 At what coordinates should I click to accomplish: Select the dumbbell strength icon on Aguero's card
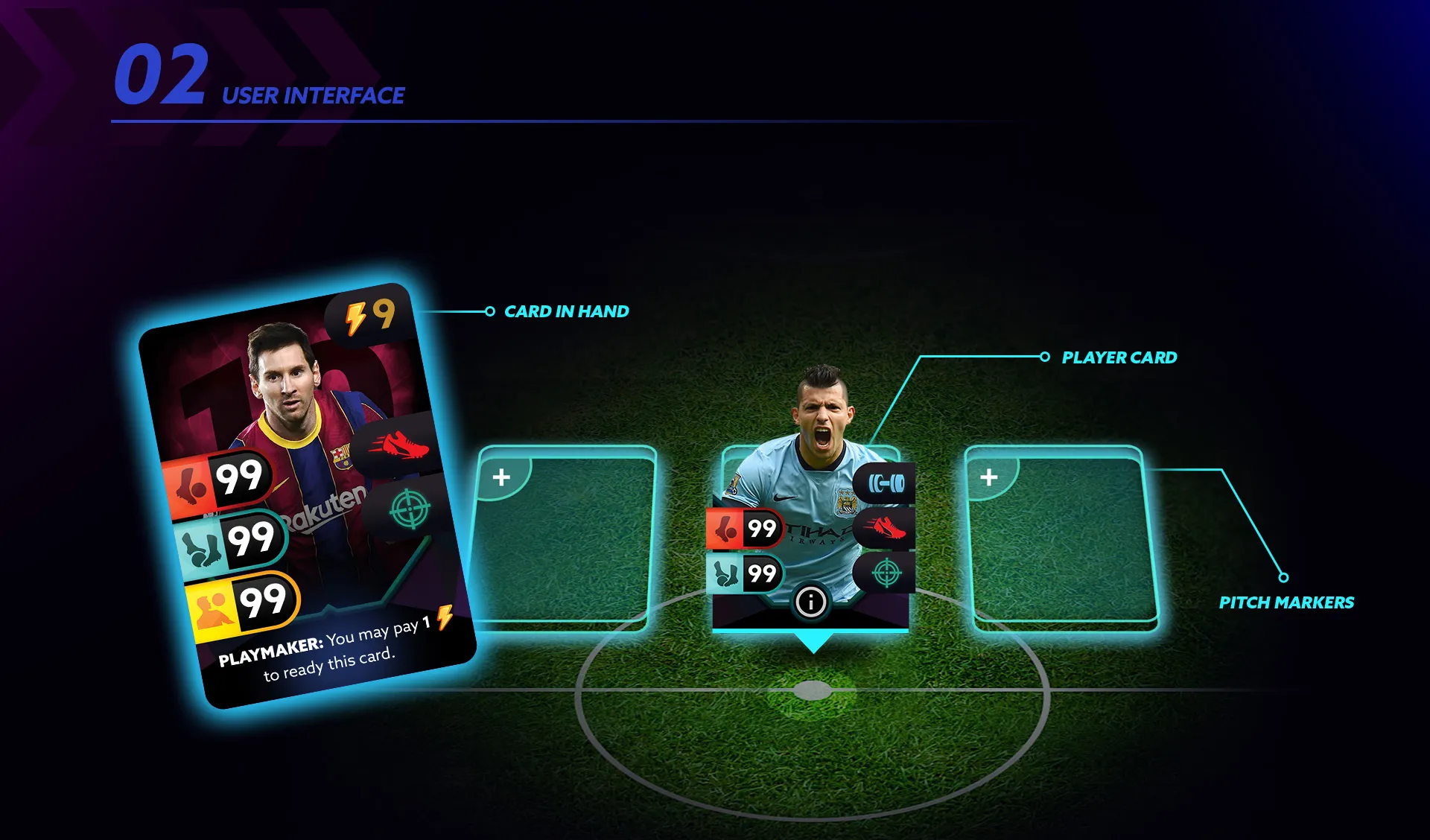(886, 481)
